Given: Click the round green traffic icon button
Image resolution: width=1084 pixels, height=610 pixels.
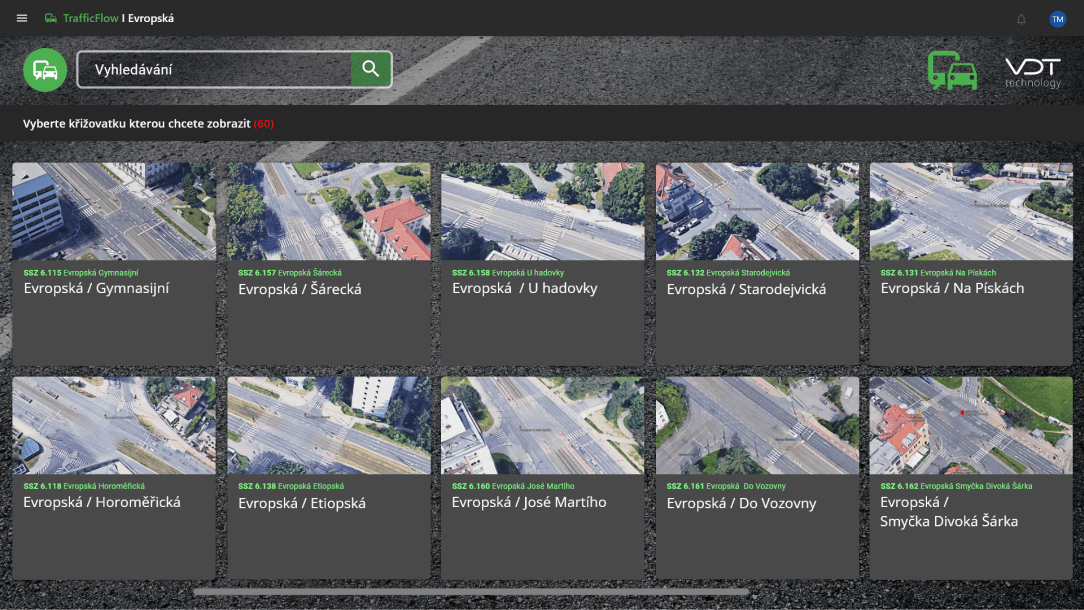Looking at the screenshot, I should click(x=45, y=70).
